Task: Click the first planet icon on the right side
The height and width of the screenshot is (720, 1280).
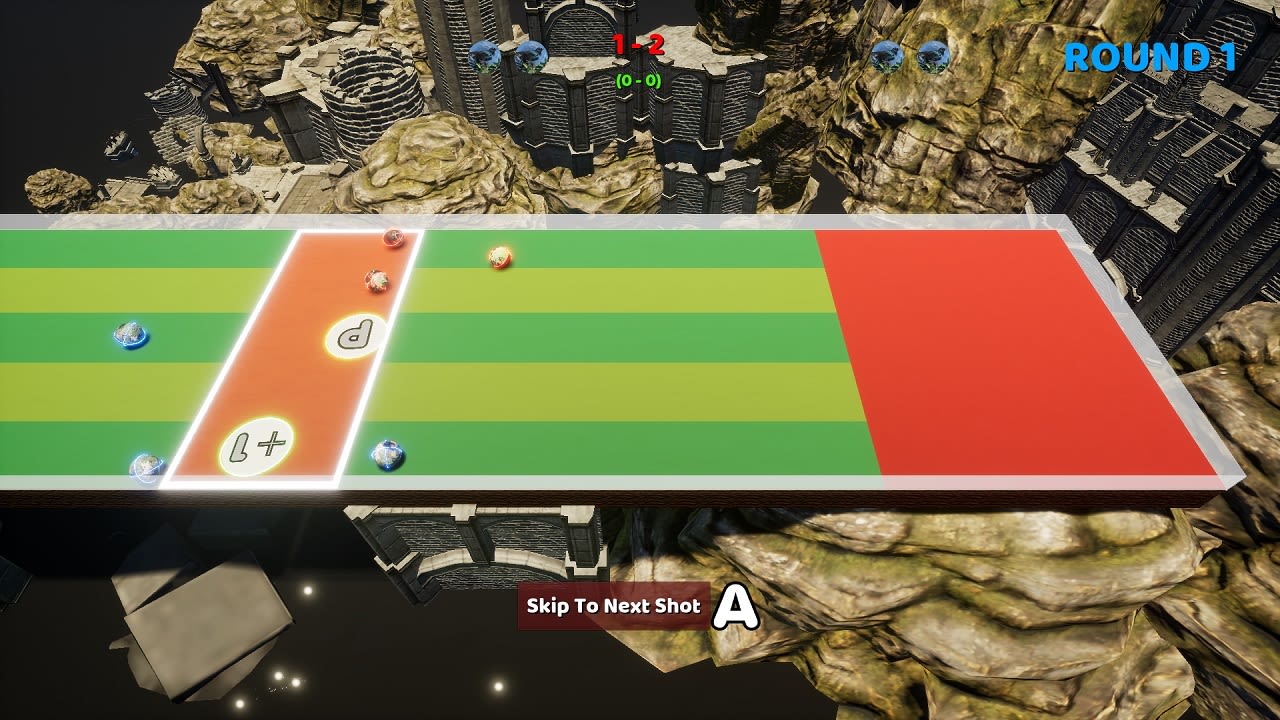Action: point(884,57)
